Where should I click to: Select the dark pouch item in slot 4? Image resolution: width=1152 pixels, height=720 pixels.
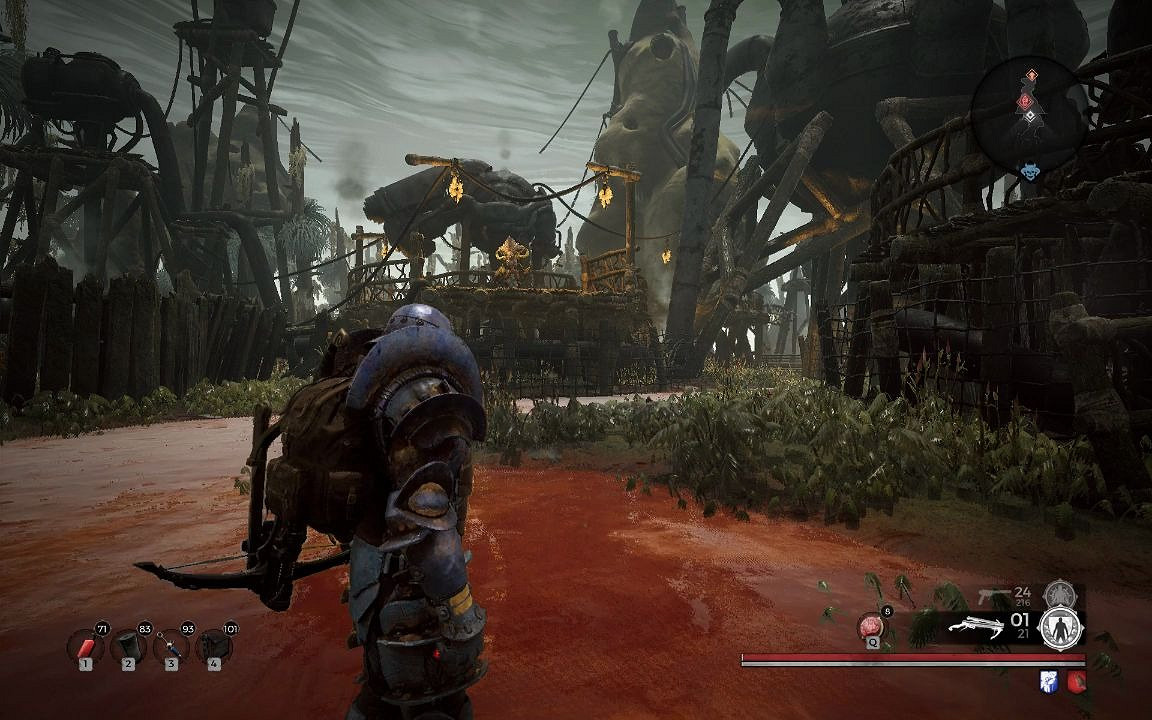(214, 646)
